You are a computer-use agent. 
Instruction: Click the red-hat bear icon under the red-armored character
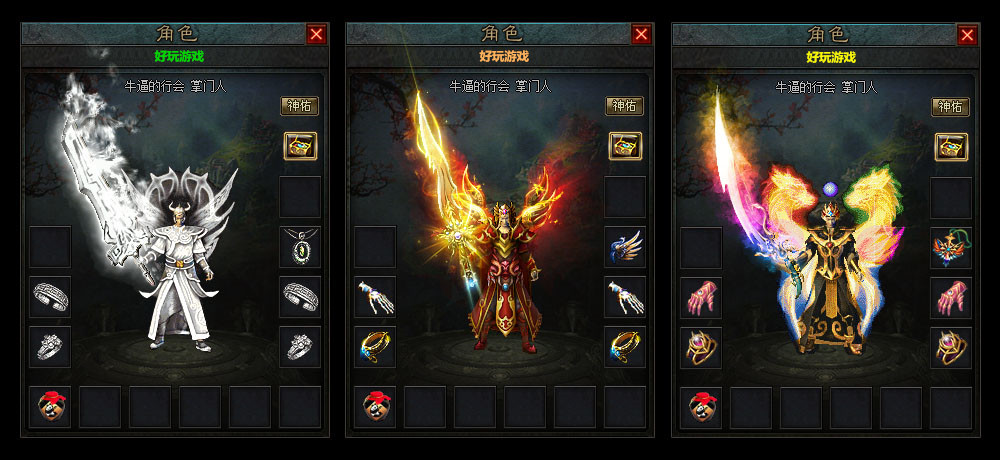click(x=375, y=406)
